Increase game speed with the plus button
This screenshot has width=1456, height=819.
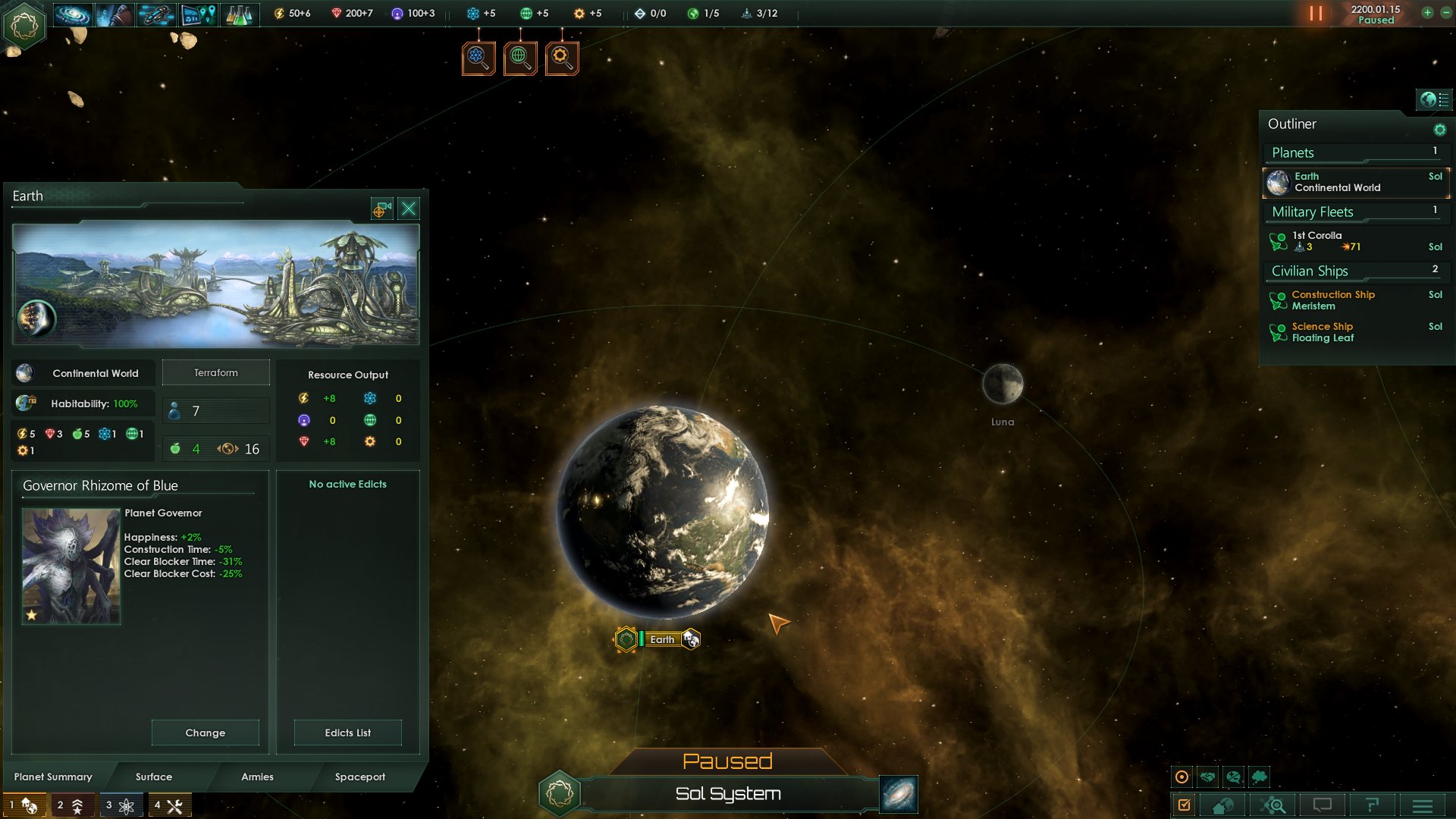pos(1427,13)
